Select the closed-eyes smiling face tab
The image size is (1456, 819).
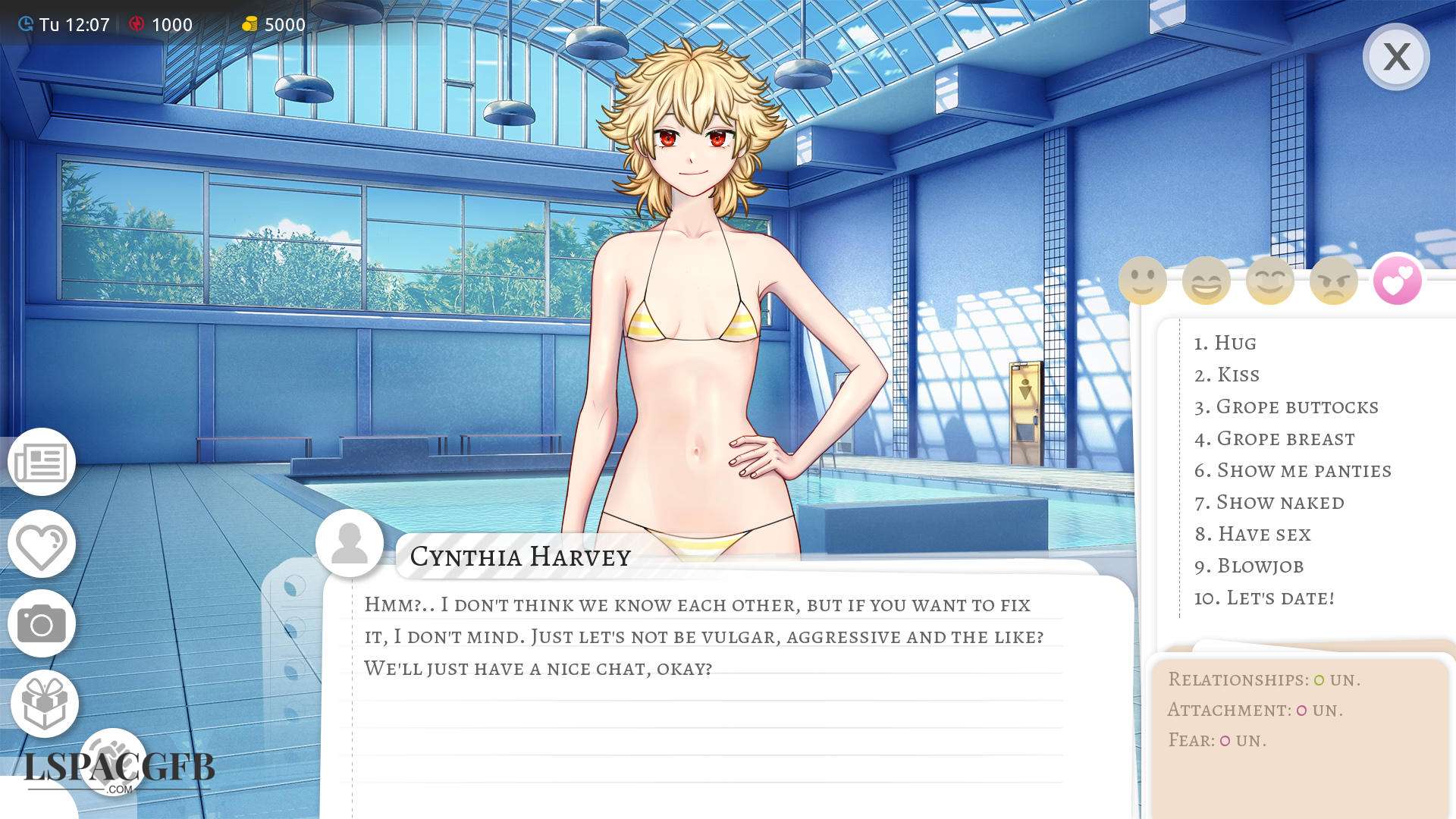point(1269,281)
